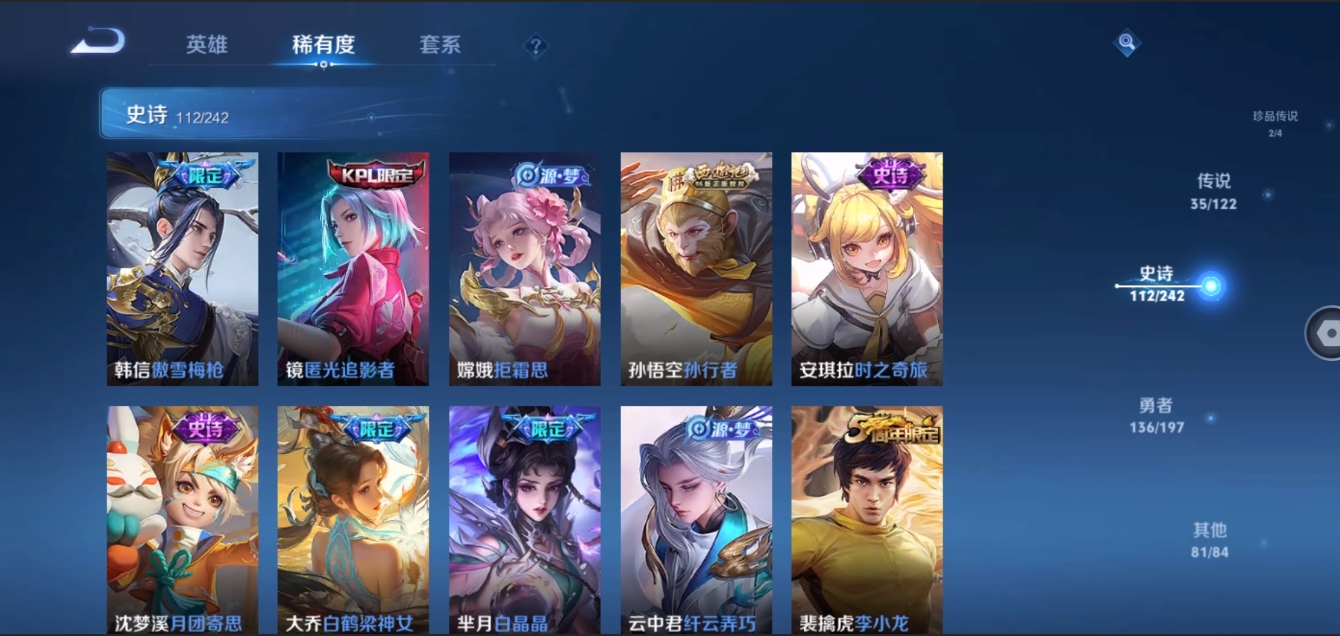The width and height of the screenshot is (1340, 636).
Task: Jump to 其他 rarity section
Action: pos(1209,540)
